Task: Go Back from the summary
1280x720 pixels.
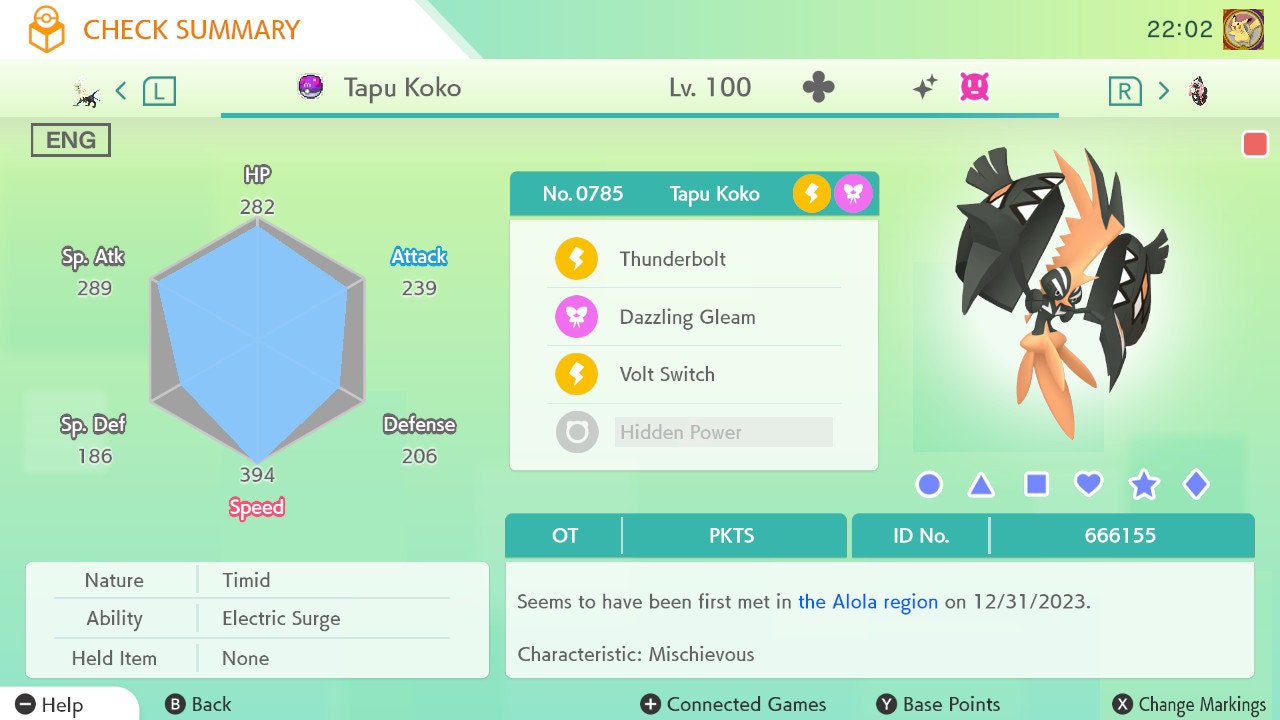Action: (x=198, y=704)
